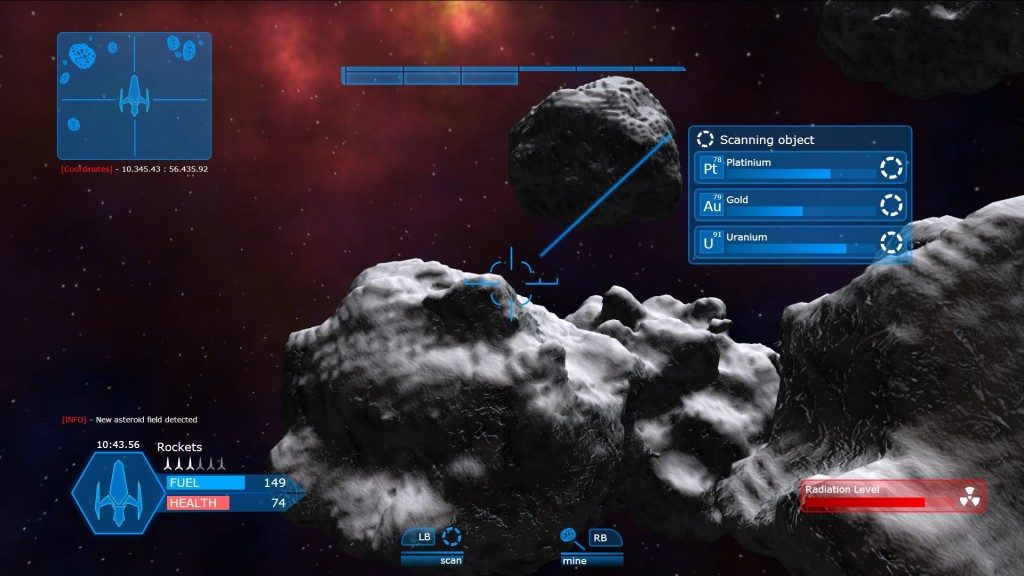Screen dimensions: 1024x576
Task: Click the hexagonal ship status icon
Action: tap(118, 492)
